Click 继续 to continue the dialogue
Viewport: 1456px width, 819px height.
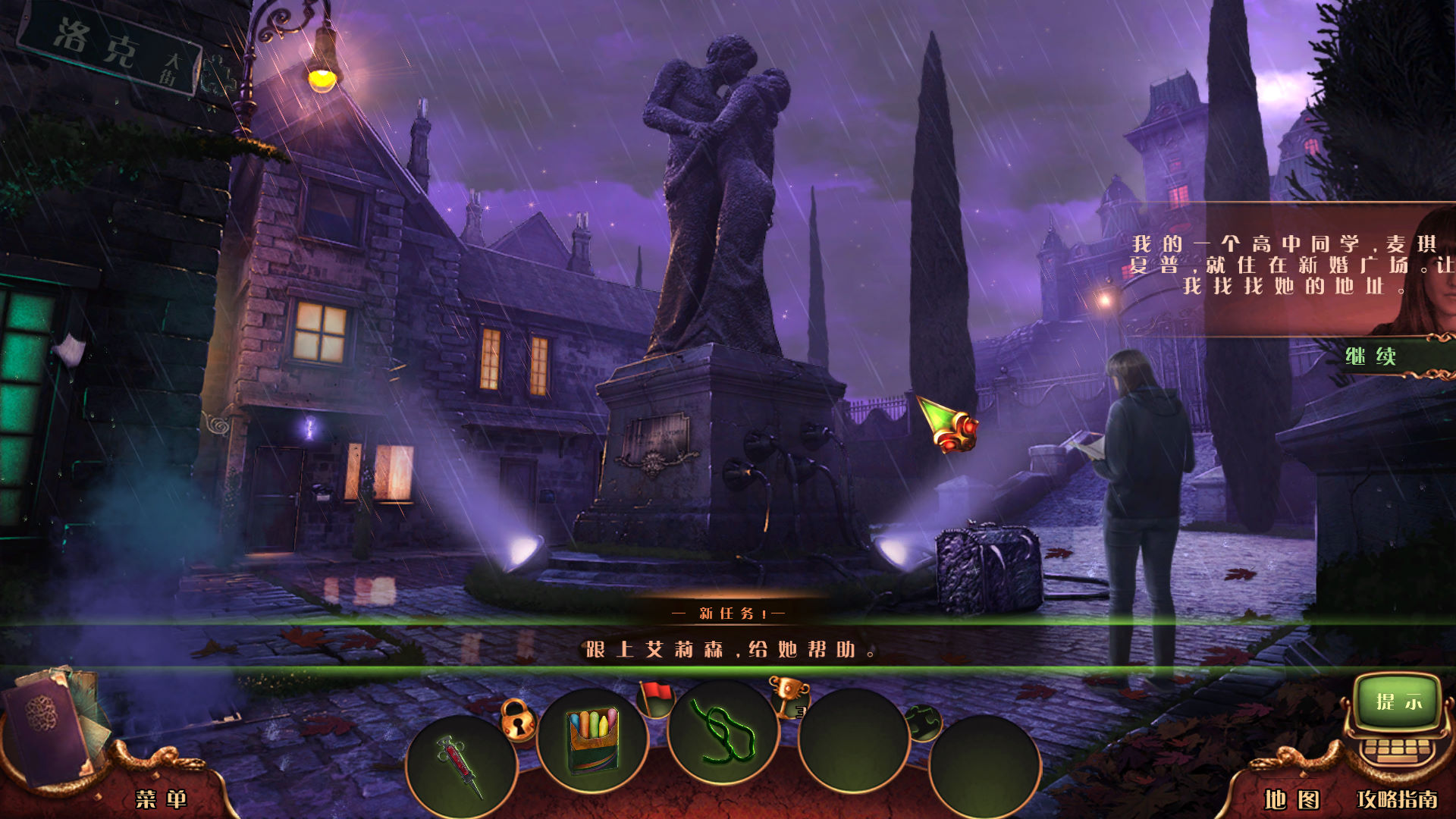coord(1371,356)
